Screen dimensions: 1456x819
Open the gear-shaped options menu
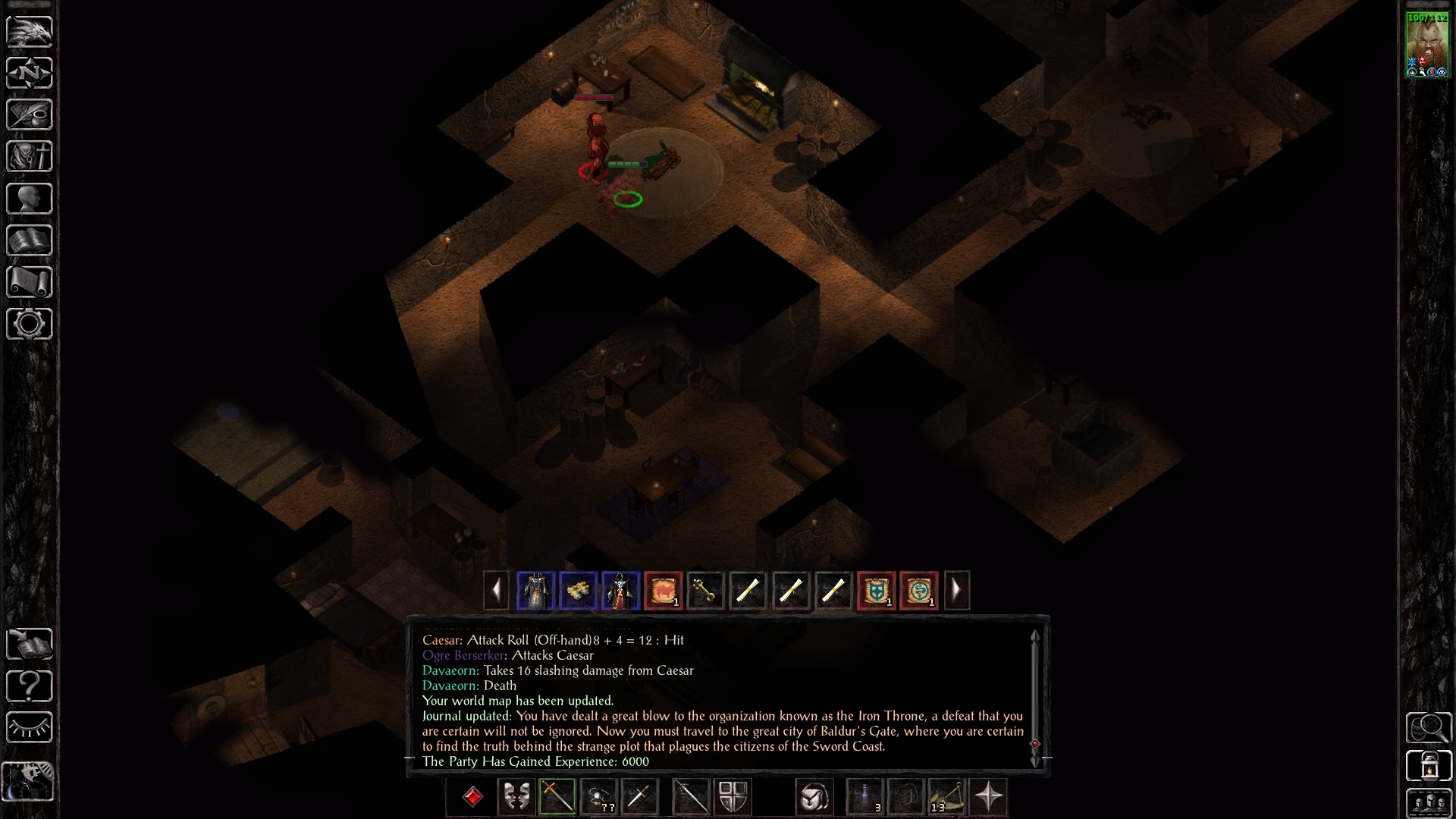point(30,324)
